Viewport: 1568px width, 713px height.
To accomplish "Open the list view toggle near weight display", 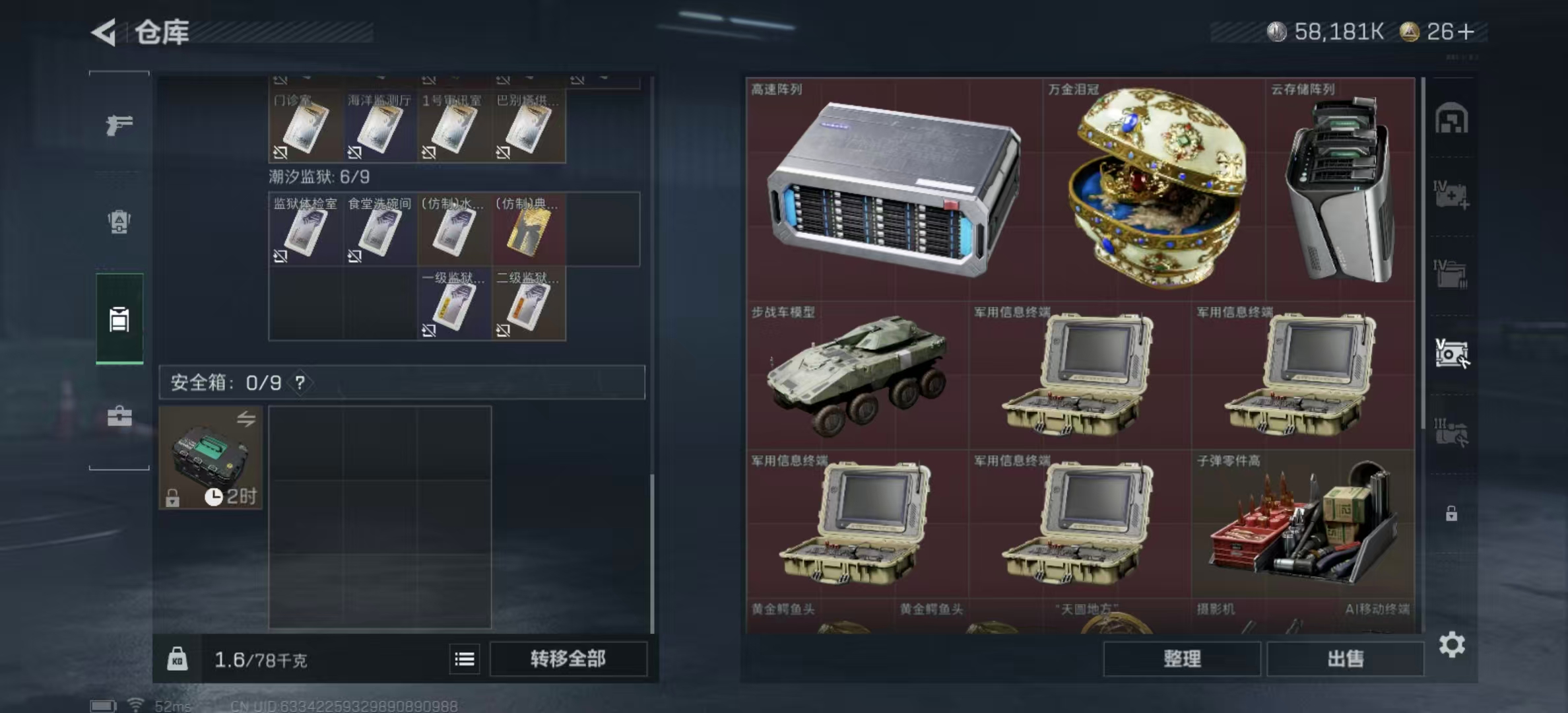I will pyautogui.click(x=465, y=659).
